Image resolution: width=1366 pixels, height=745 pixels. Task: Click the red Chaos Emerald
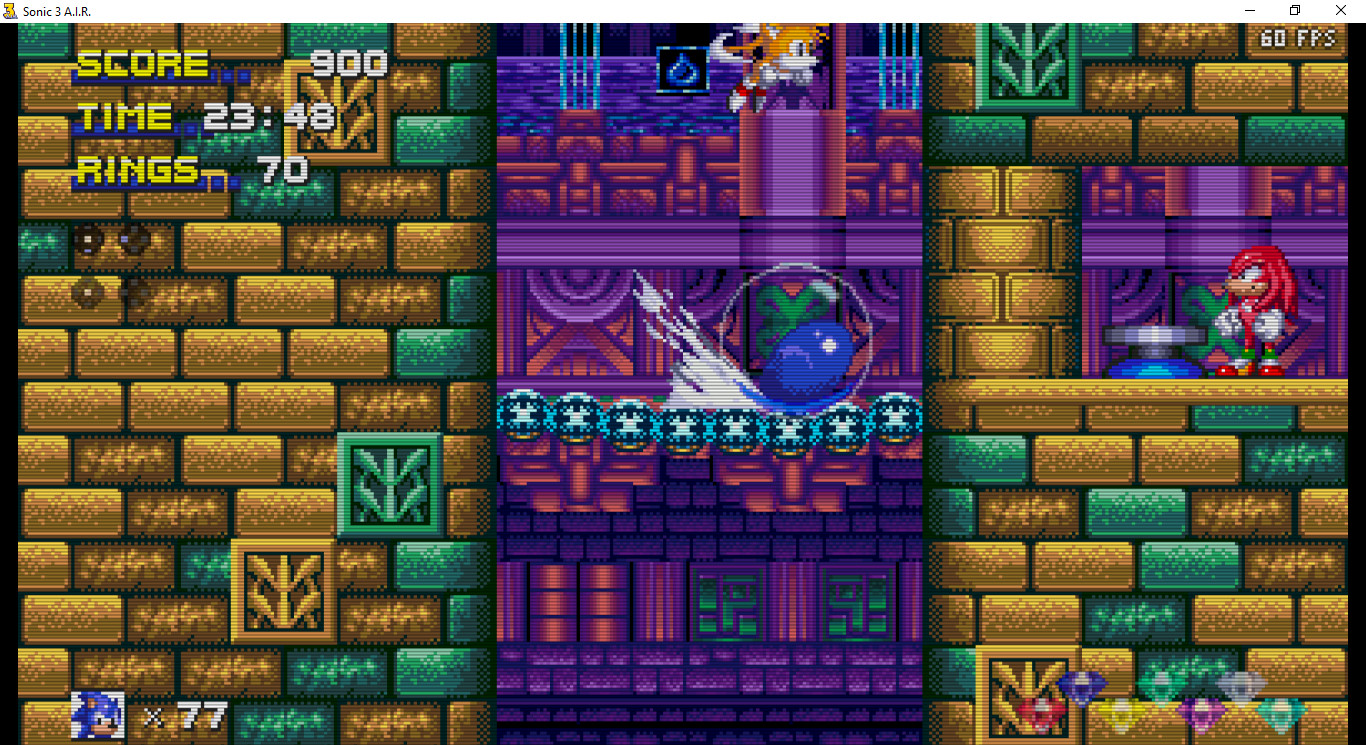point(1040,712)
